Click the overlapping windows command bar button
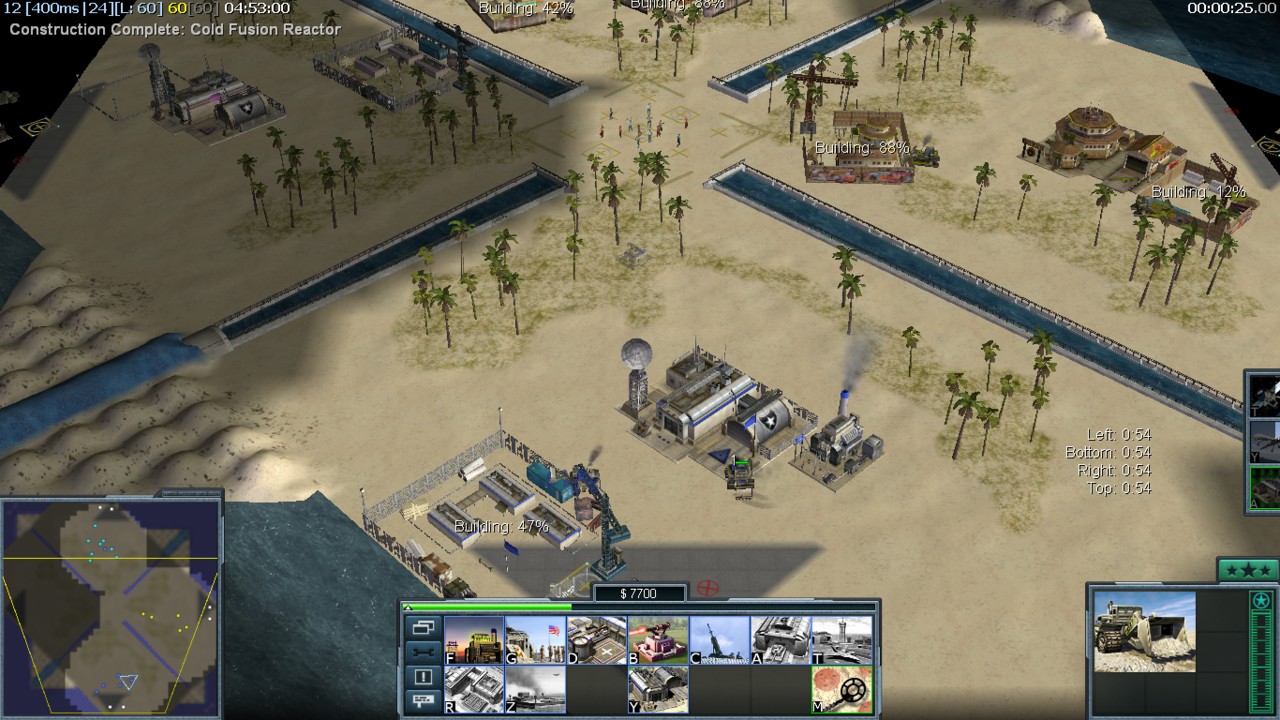This screenshot has height=720, width=1280. tap(422, 628)
